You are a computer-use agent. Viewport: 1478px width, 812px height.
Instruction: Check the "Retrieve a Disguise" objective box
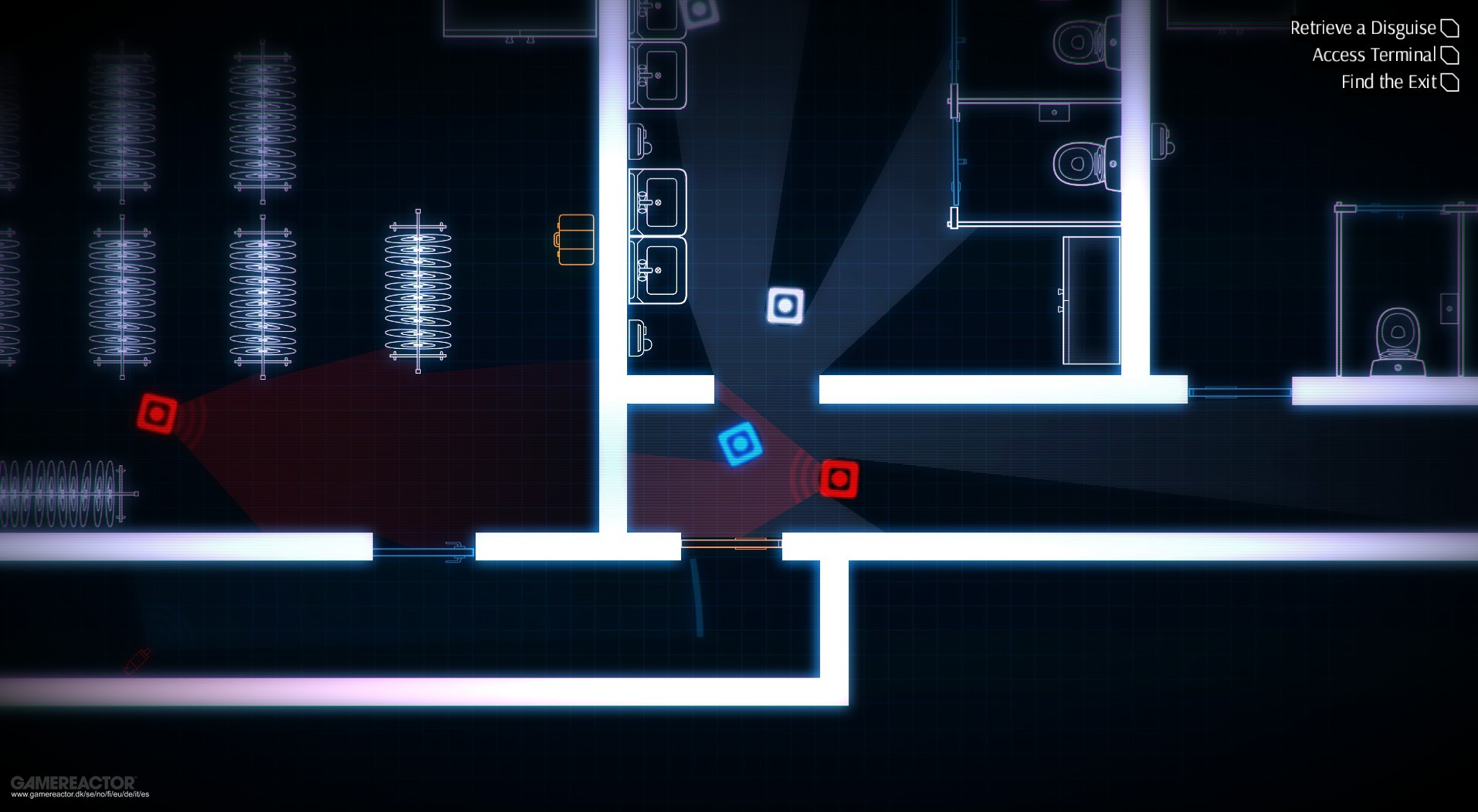(x=1449, y=27)
